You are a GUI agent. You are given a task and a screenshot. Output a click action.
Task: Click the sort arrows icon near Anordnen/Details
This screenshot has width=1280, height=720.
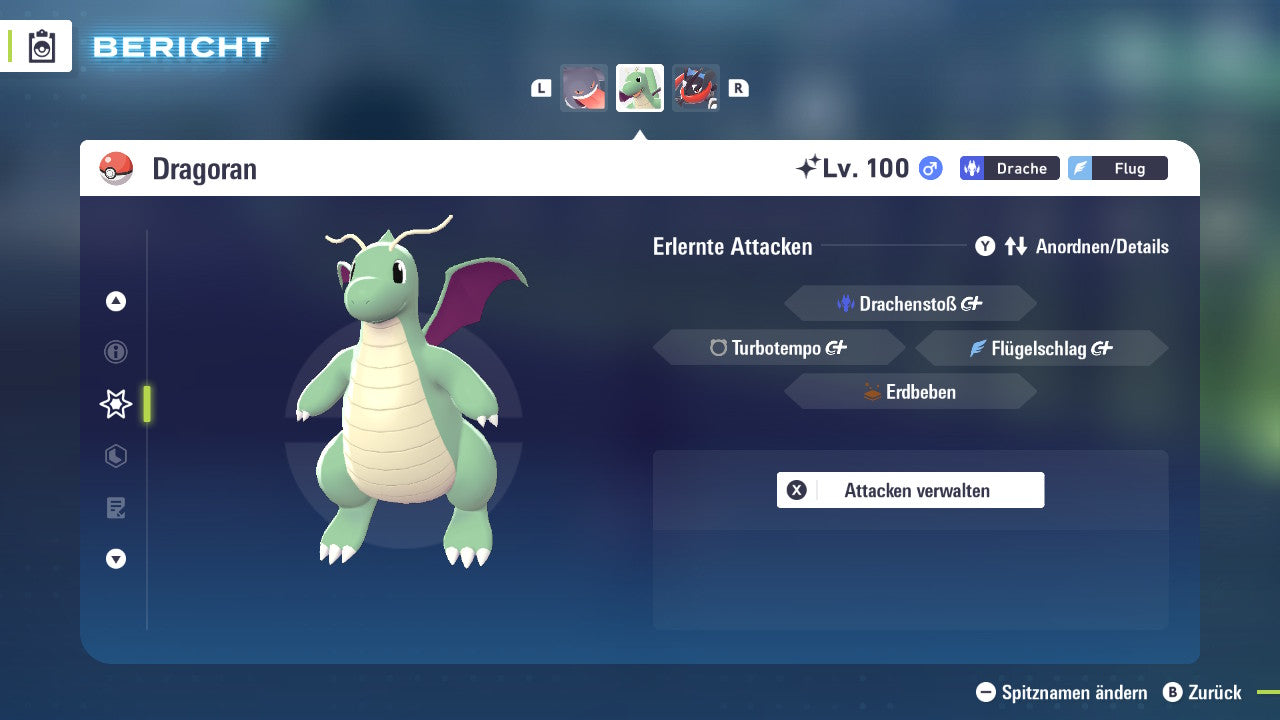tap(1018, 246)
